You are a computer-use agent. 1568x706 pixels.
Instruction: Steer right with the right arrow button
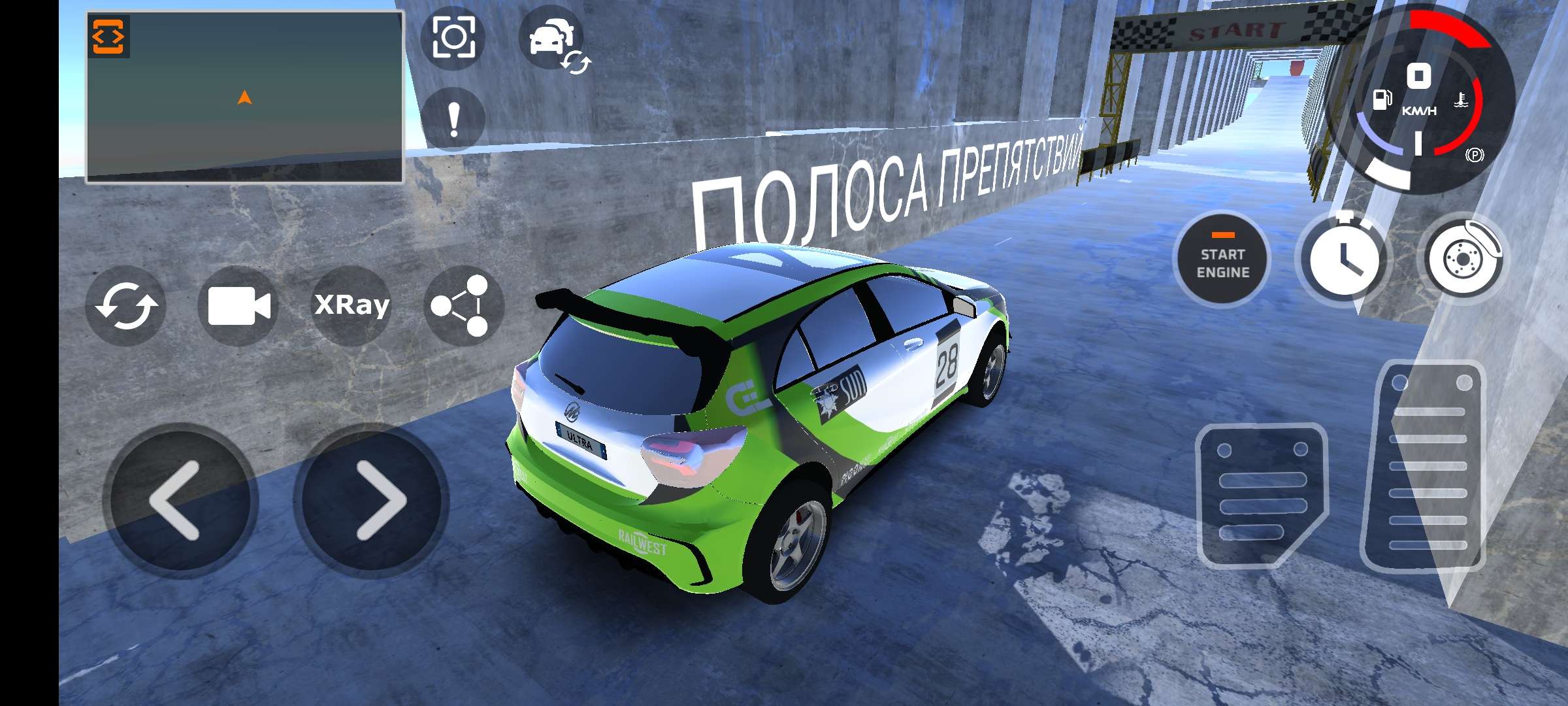pyautogui.click(x=372, y=501)
